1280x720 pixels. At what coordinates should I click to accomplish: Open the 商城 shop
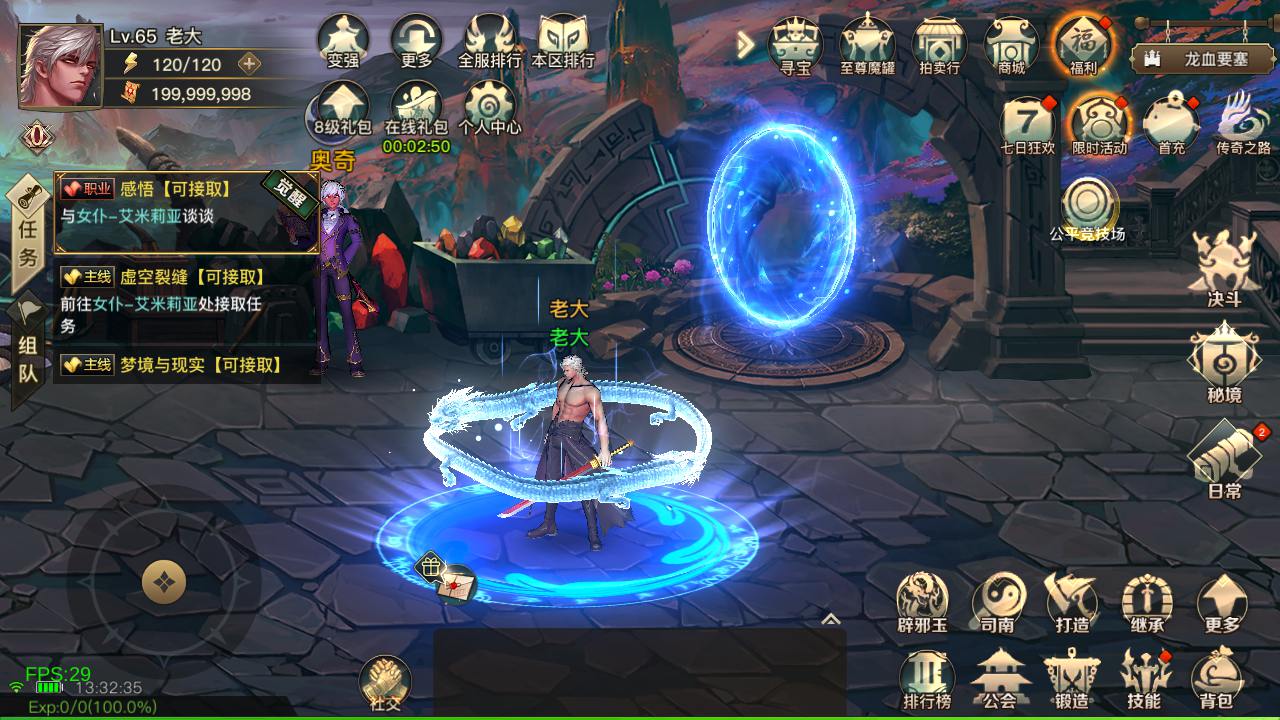tap(1011, 45)
